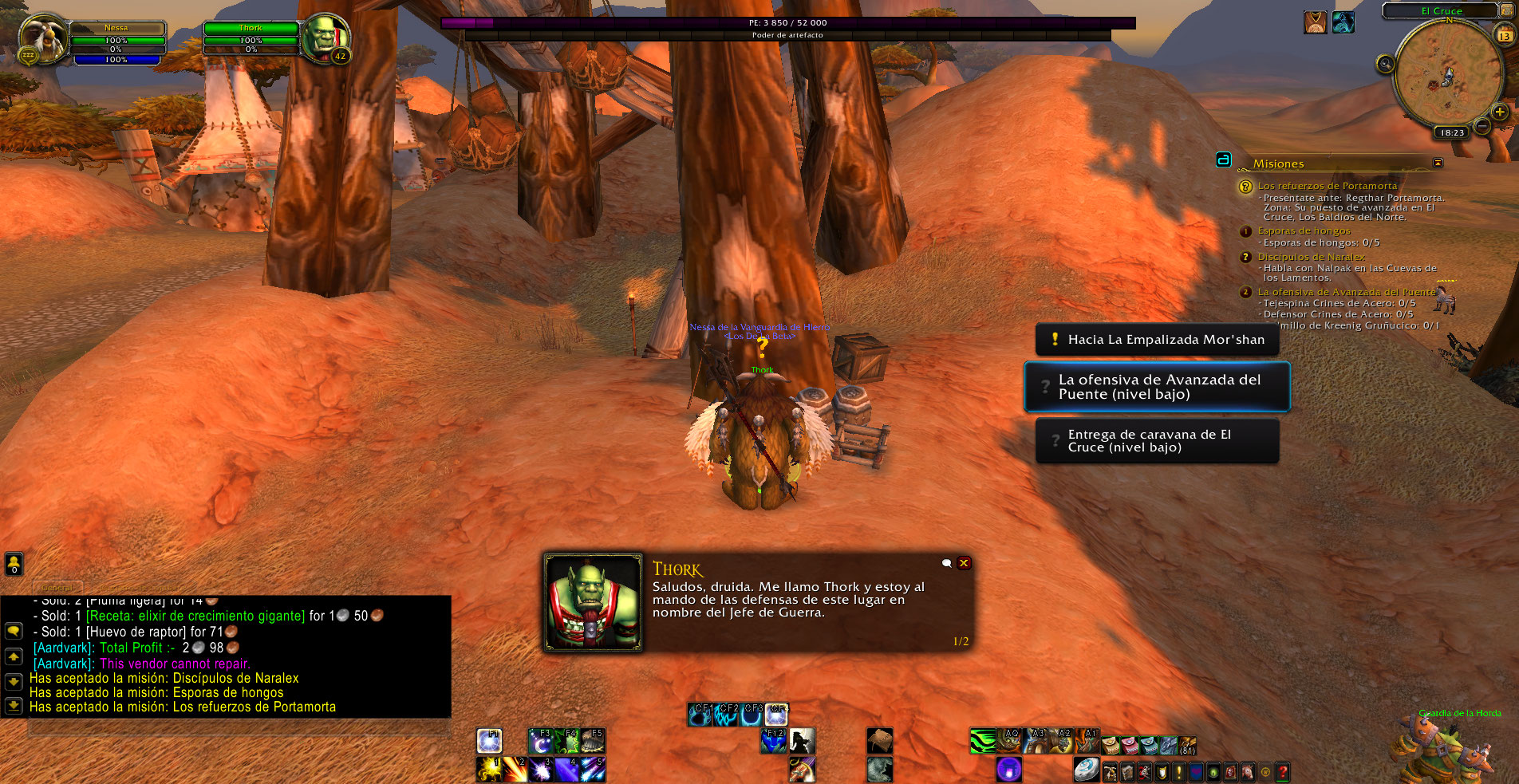Click the minimap zoom-in plus button

1500,112
